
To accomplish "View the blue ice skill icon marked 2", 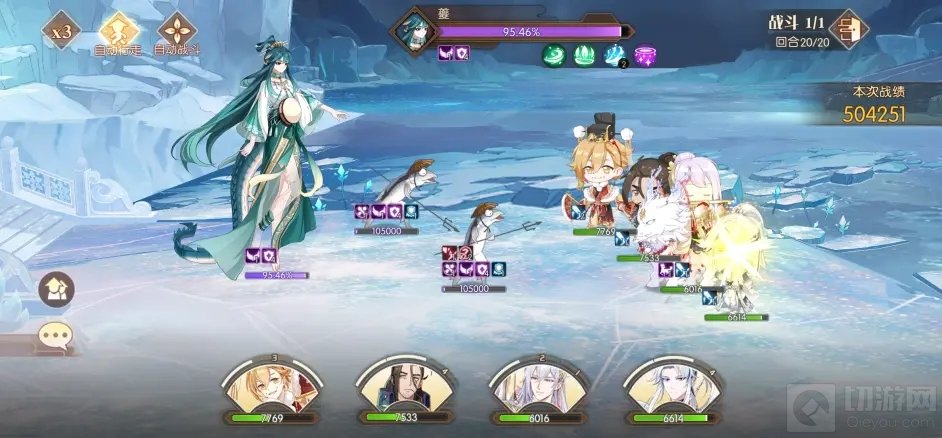I will (615, 56).
